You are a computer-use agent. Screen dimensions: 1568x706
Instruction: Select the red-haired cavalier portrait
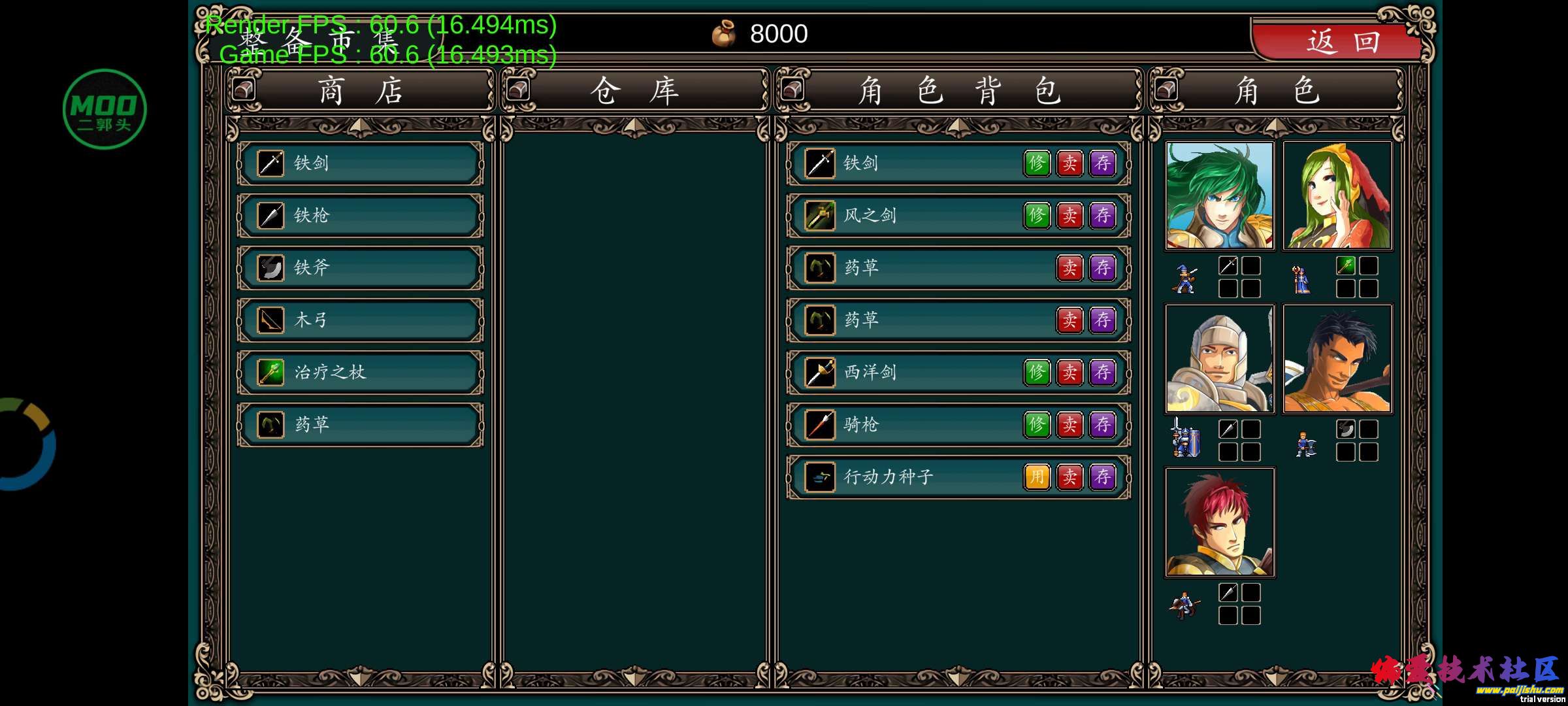(1220, 522)
